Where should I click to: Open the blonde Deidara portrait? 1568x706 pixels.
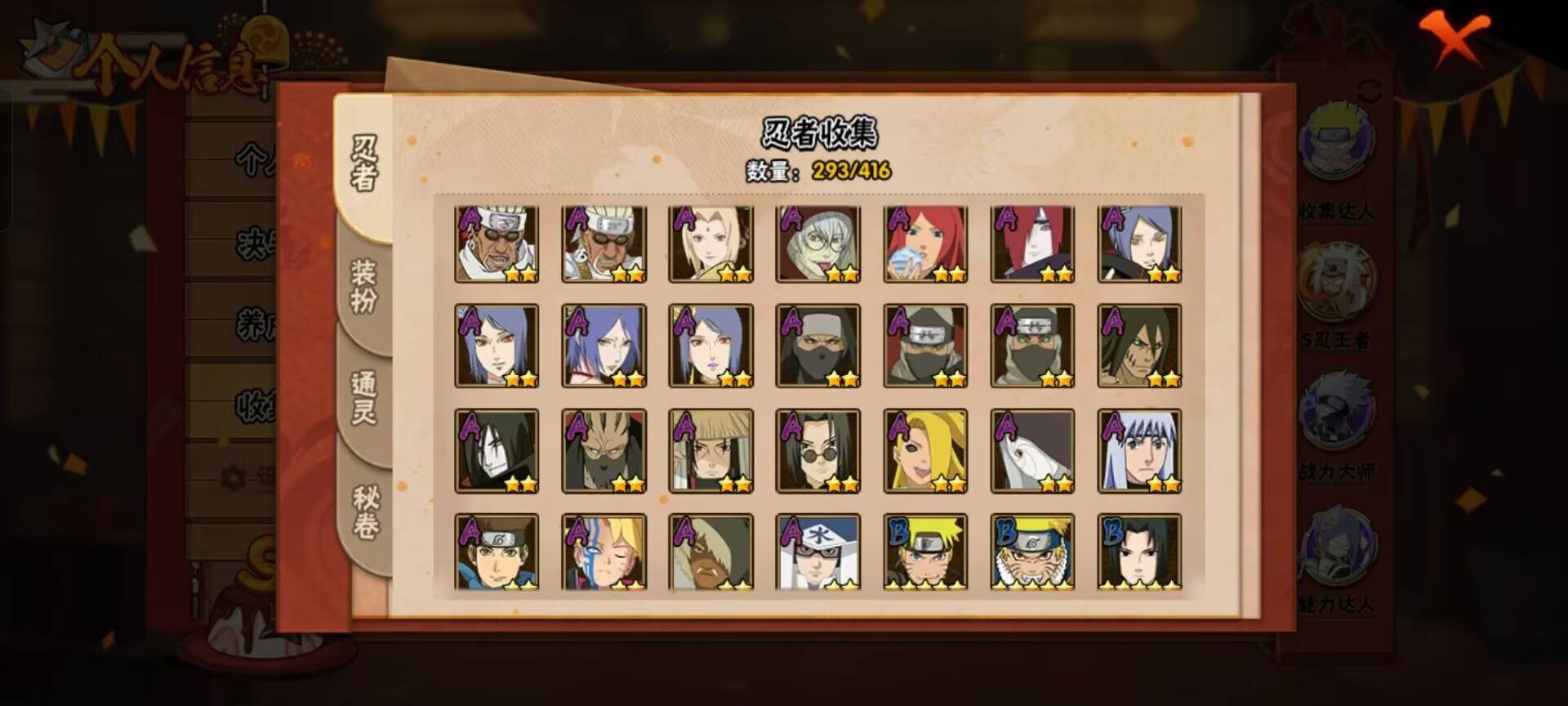(925, 451)
